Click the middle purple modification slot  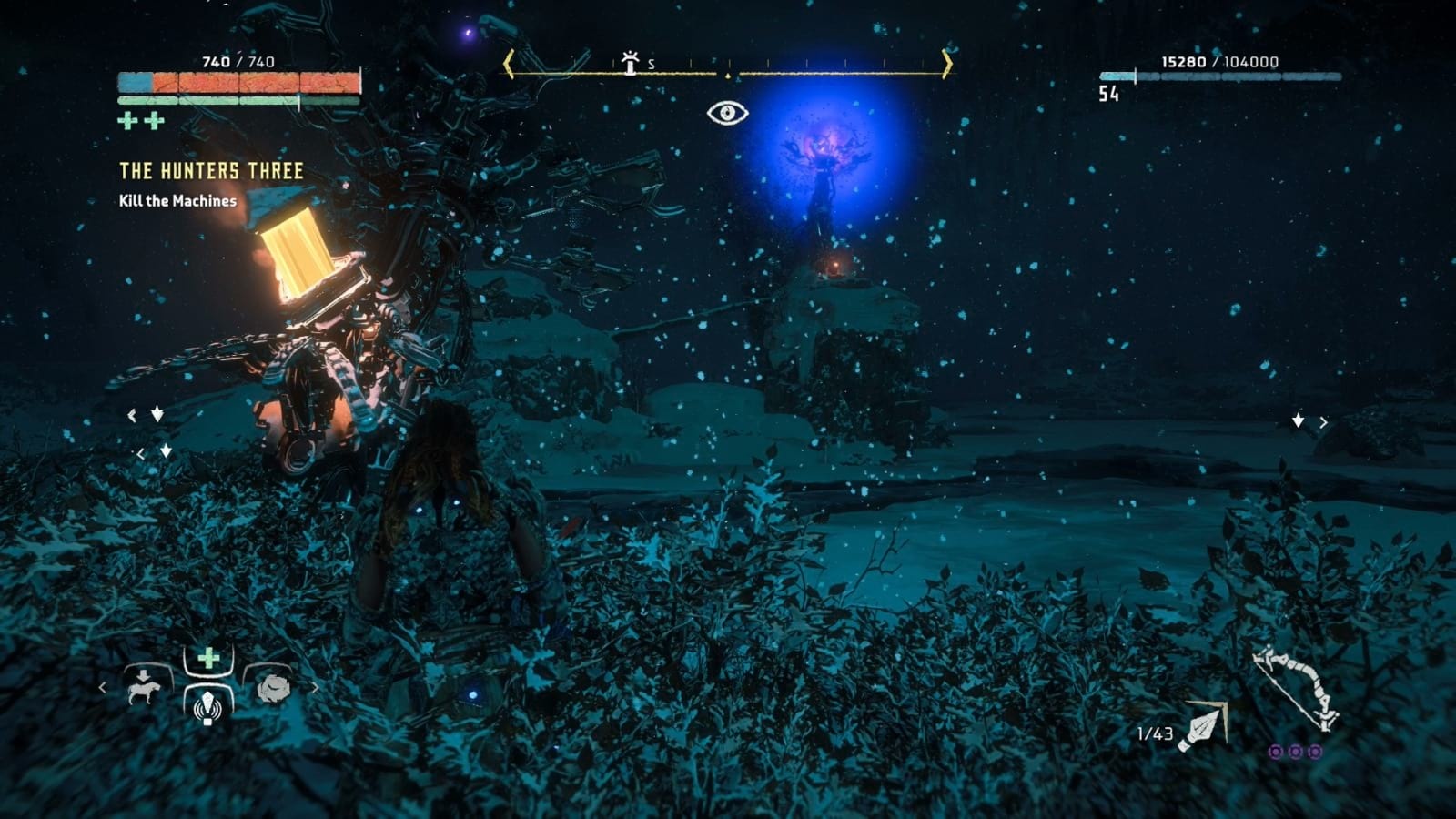click(x=1295, y=751)
